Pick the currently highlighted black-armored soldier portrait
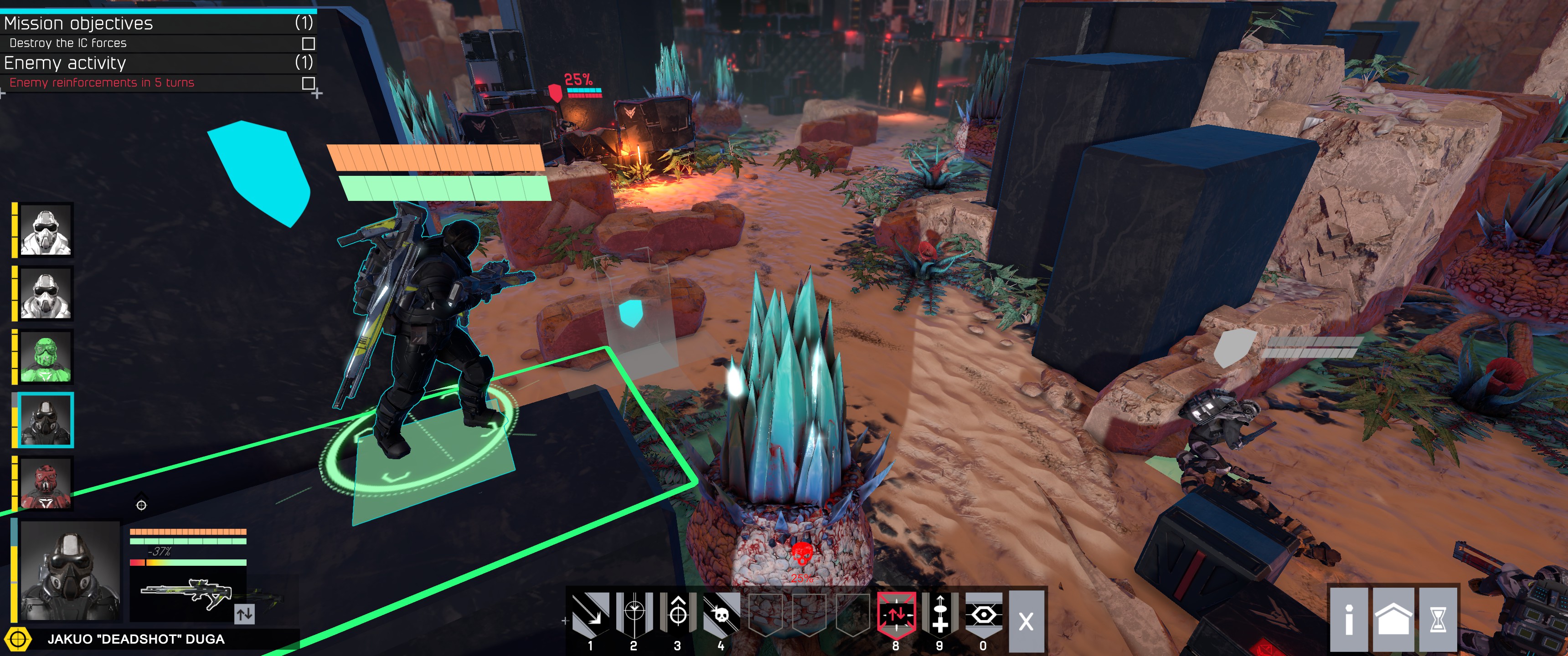This screenshot has height=656, width=1568. (x=46, y=420)
